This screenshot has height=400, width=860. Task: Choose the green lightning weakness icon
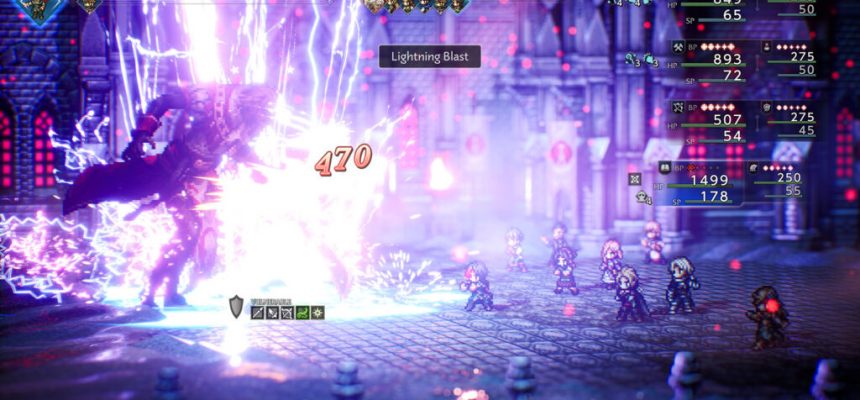tap(301, 313)
